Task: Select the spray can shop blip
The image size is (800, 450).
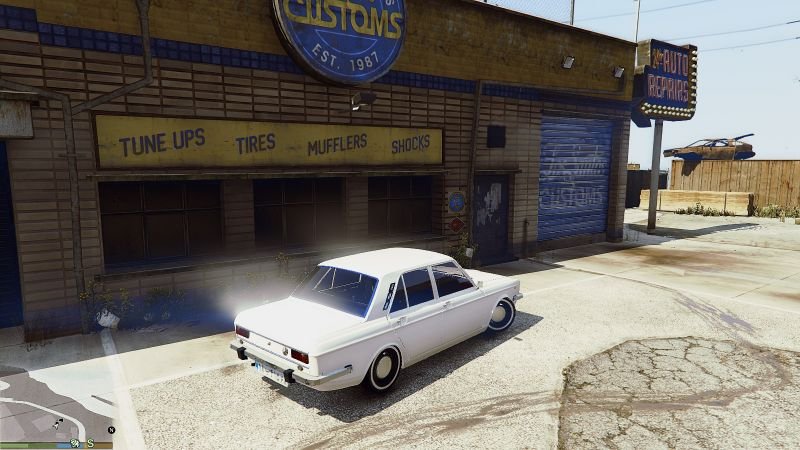Action: [x=76, y=443]
